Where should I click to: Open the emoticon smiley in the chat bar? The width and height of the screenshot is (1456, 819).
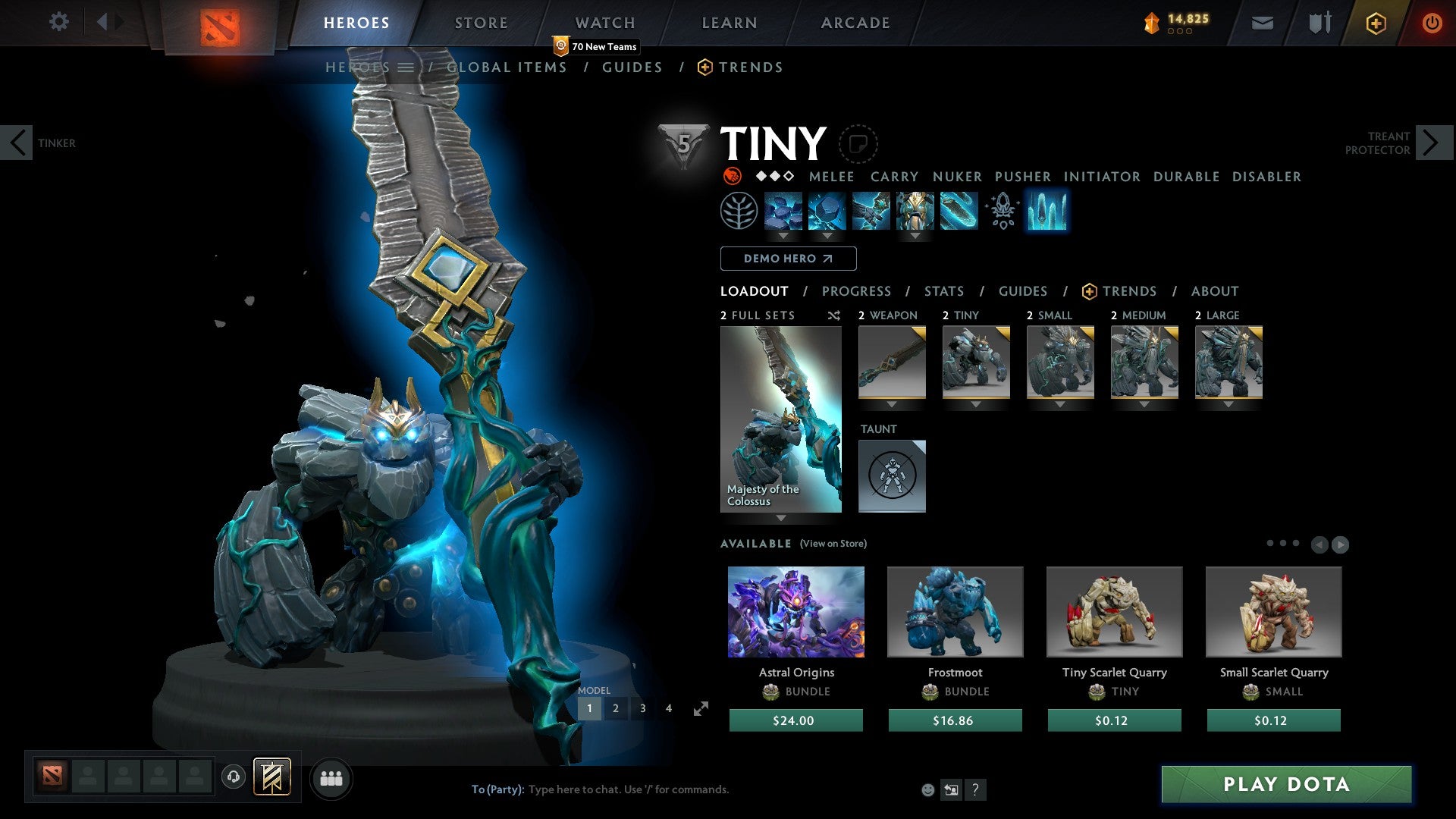pyautogui.click(x=927, y=789)
